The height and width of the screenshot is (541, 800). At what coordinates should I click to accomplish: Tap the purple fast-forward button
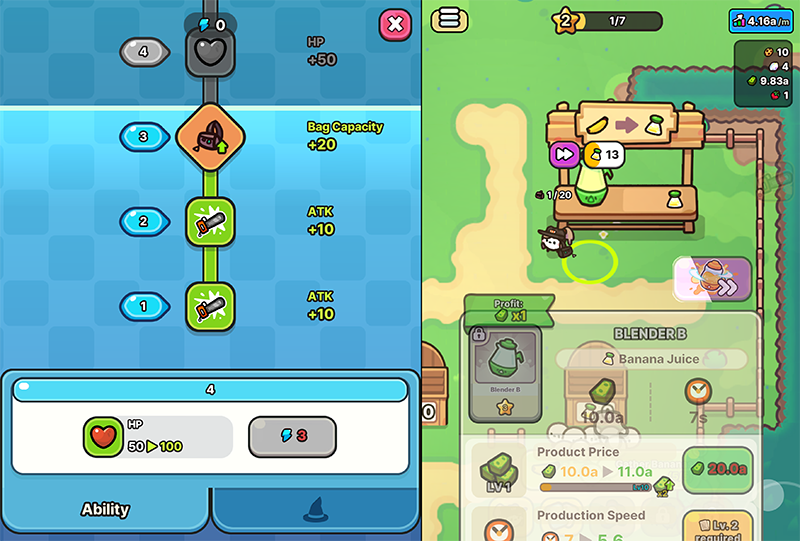point(564,155)
